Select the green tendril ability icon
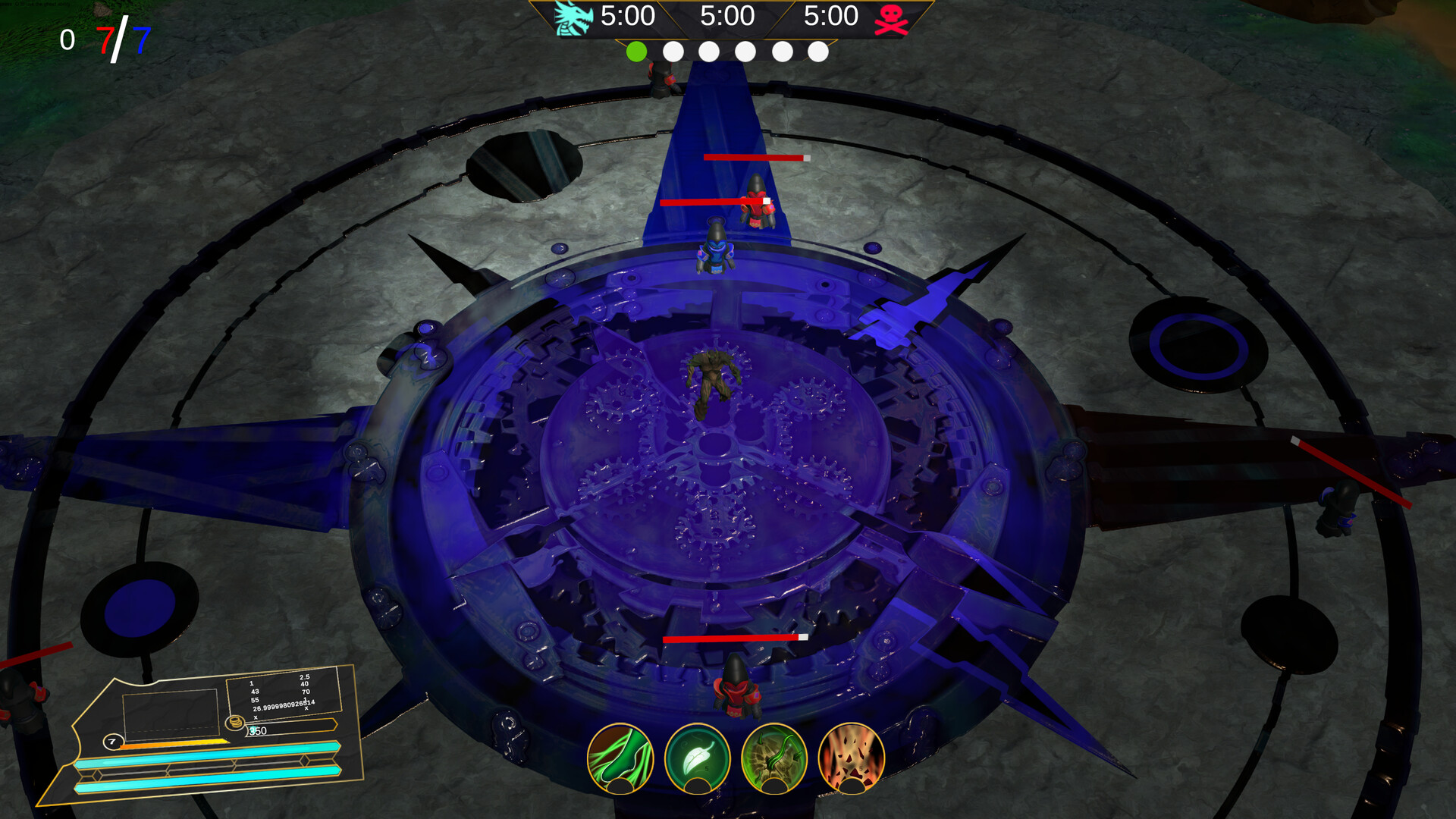 620,758
